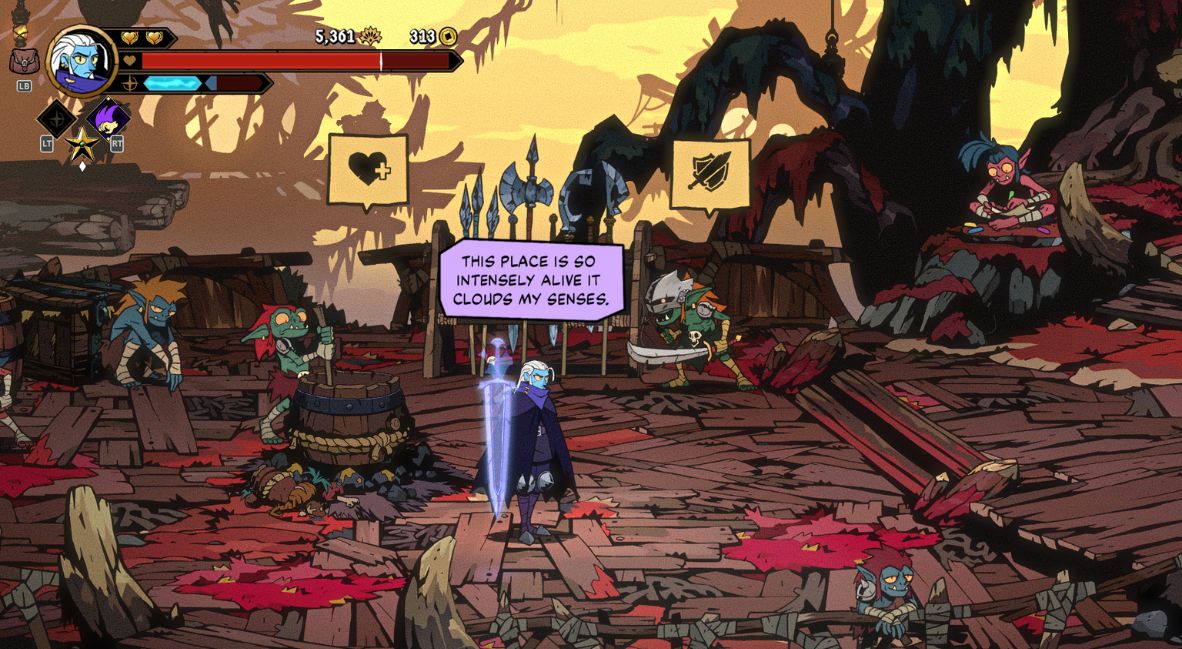
Task: Use the gold star item
Action: (81, 148)
